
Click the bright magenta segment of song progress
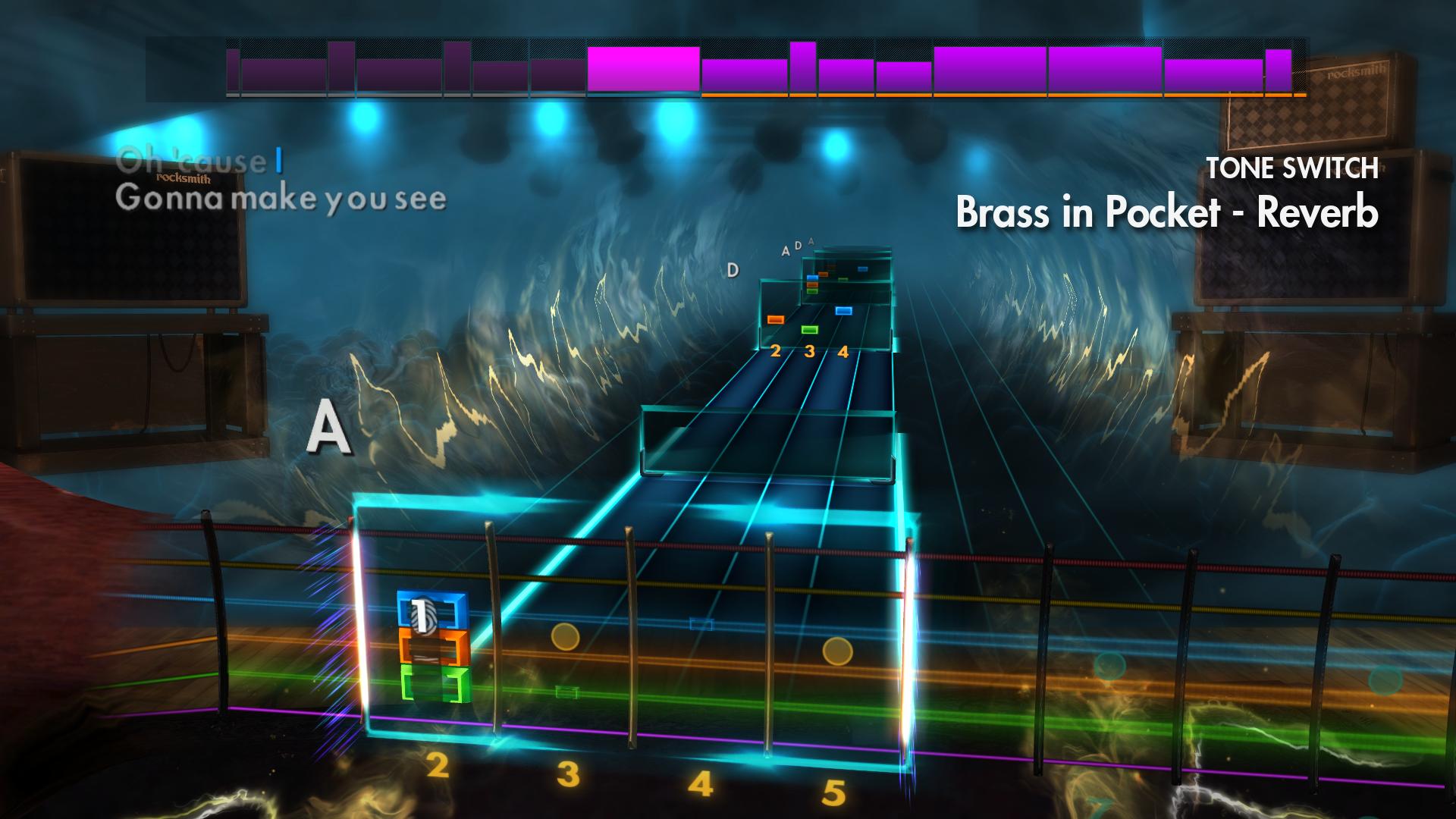(642, 68)
